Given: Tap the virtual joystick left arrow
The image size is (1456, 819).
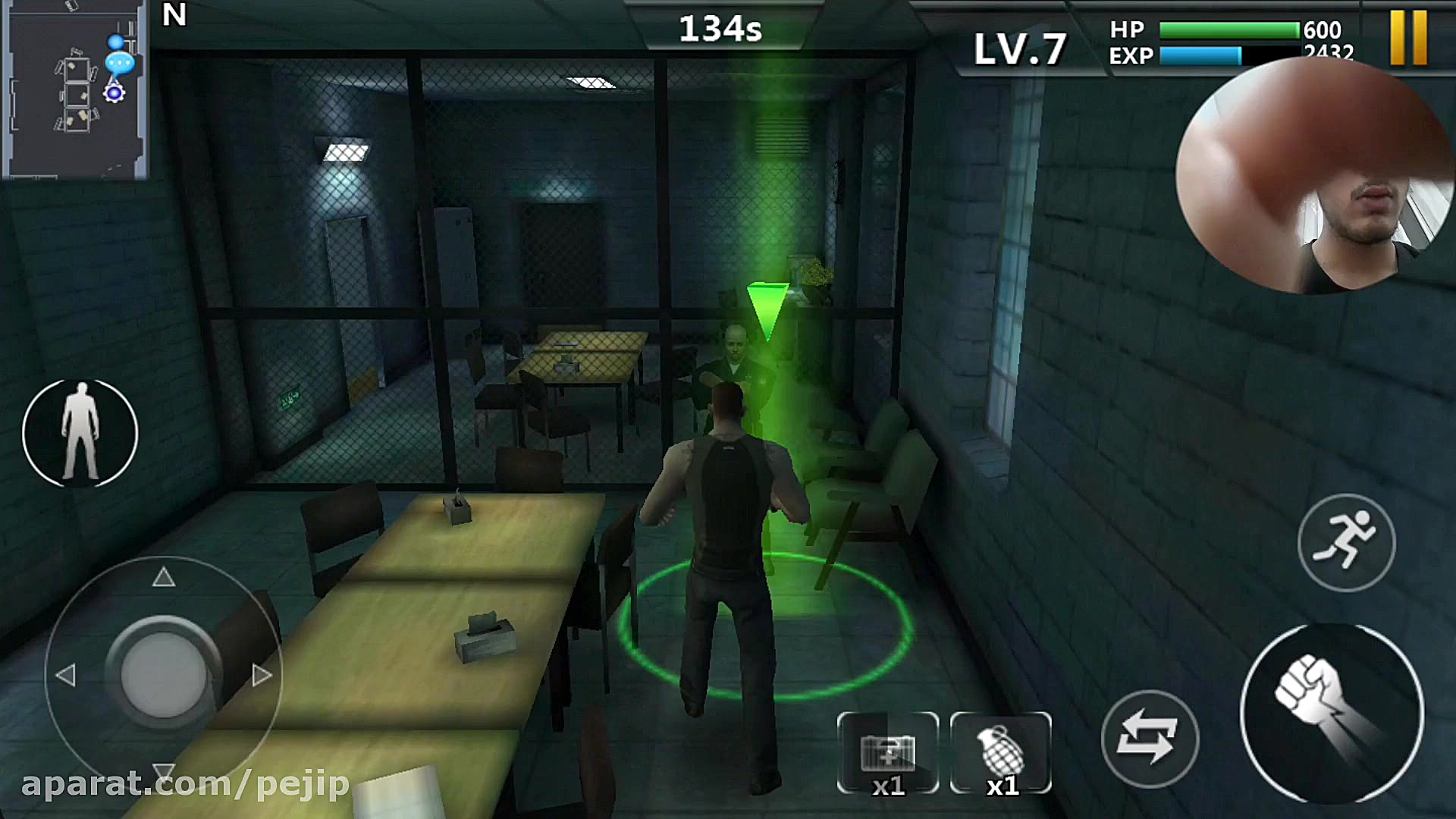Looking at the screenshot, I should click(66, 675).
